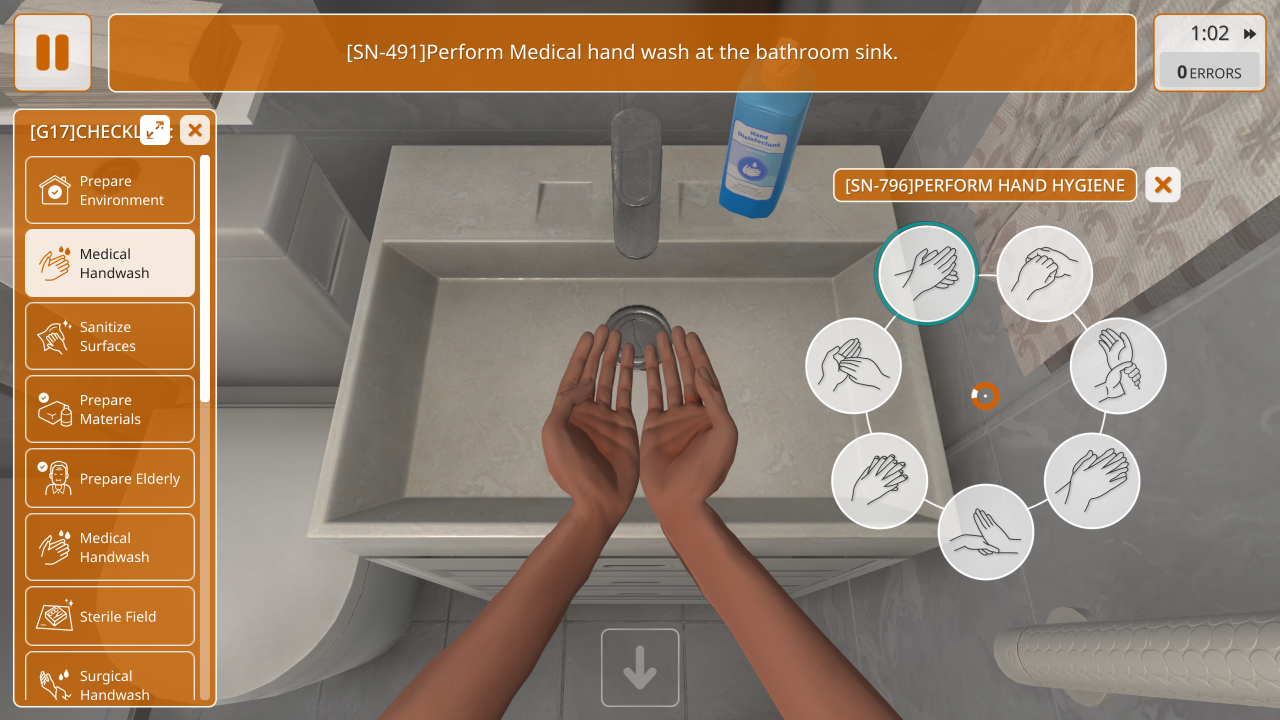Image resolution: width=1280 pixels, height=720 pixels.
Task: Select the Prepare Elderly checklist item
Action: tap(110, 478)
